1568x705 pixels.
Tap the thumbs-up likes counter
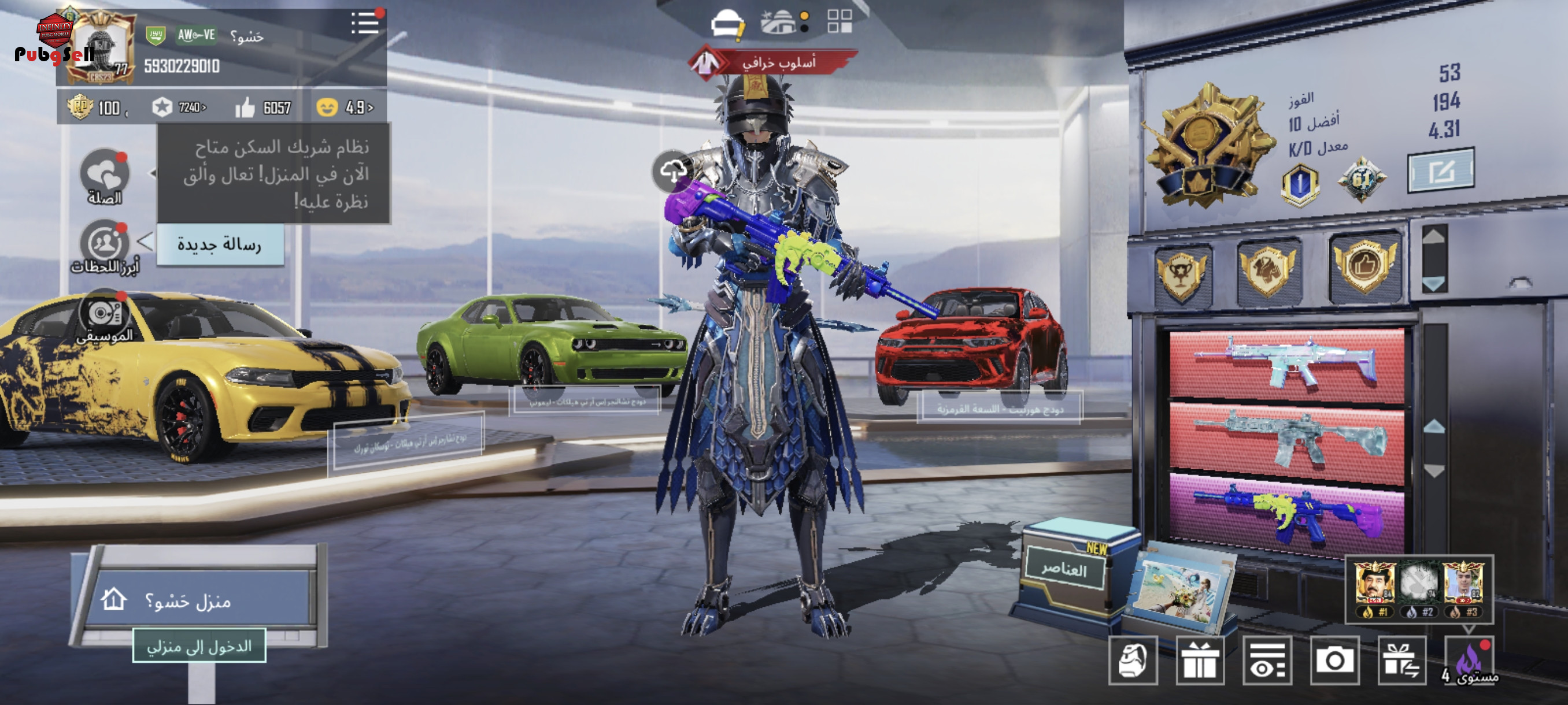coord(264,107)
